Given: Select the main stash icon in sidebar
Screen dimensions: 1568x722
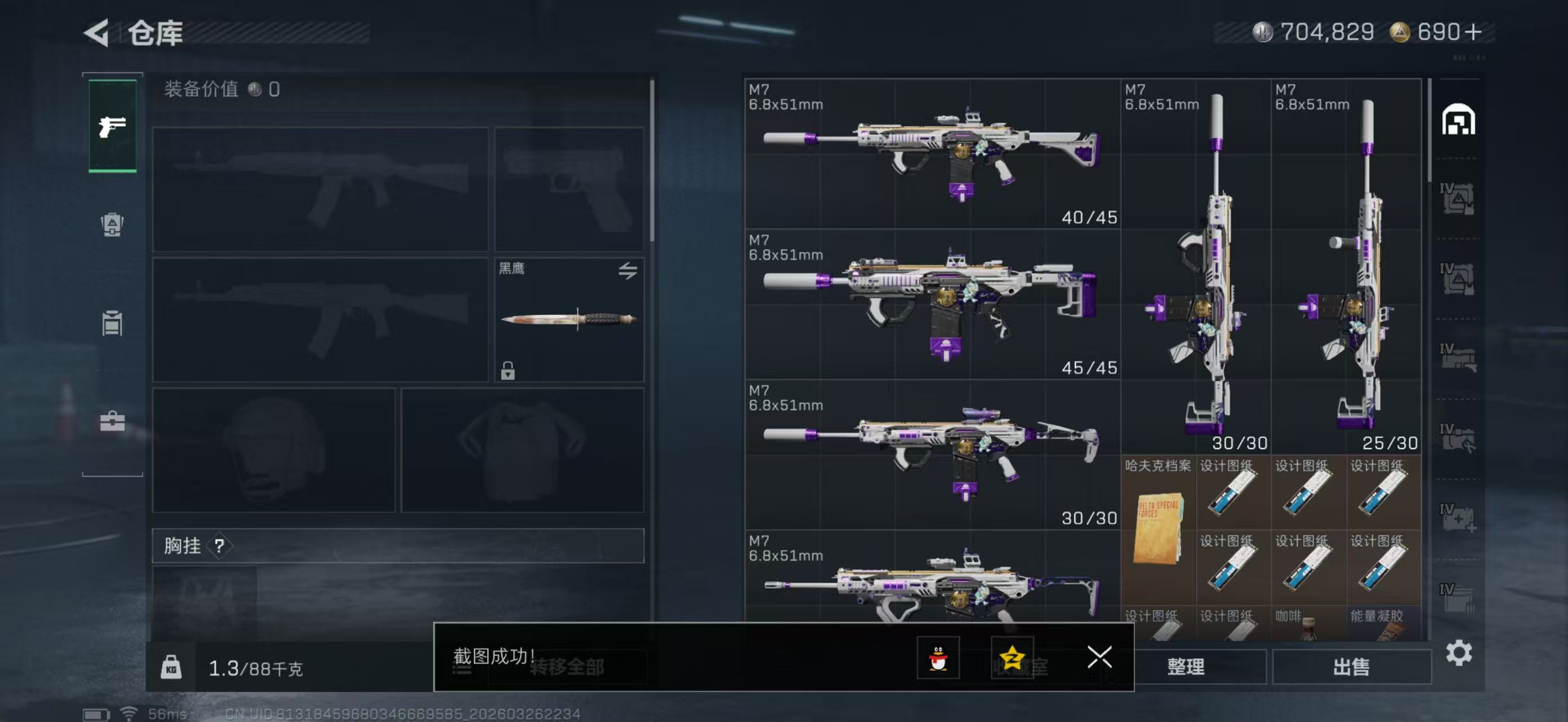Looking at the screenshot, I should (x=1458, y=120).
